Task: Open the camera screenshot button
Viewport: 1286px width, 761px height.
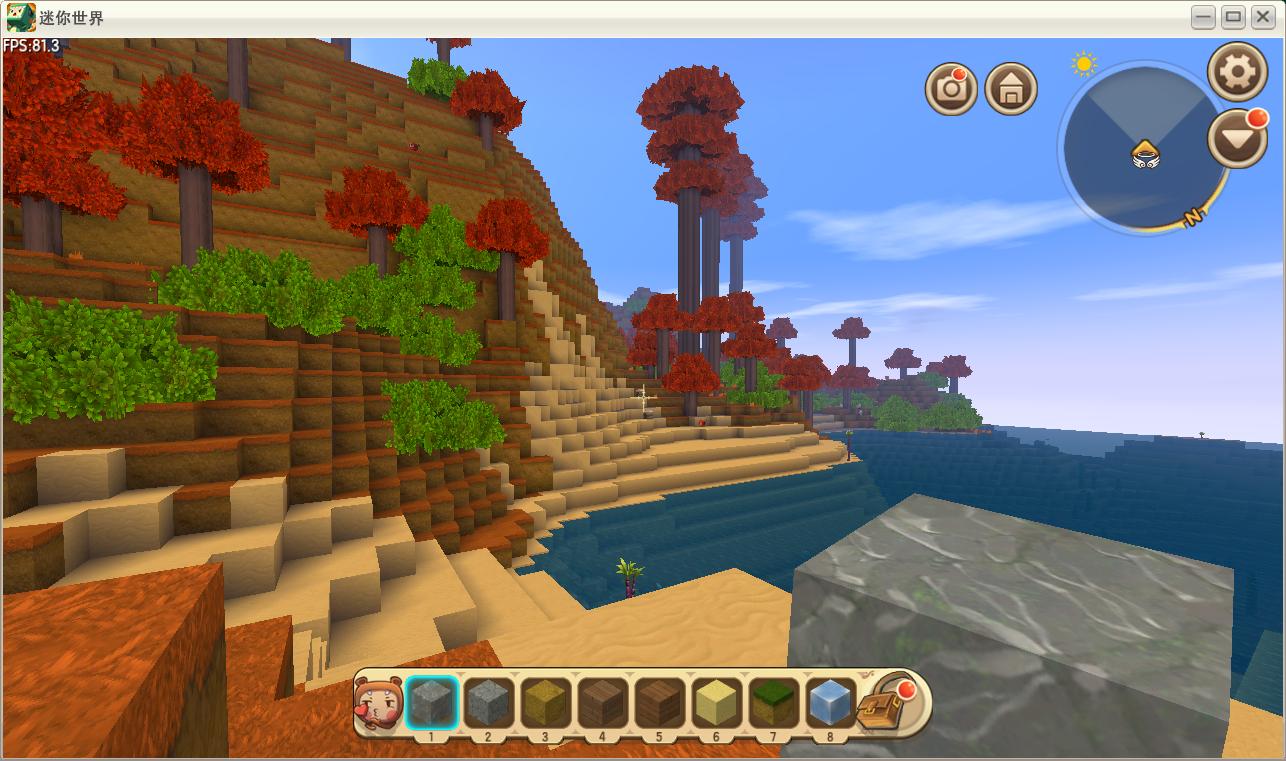Action: 950,90
